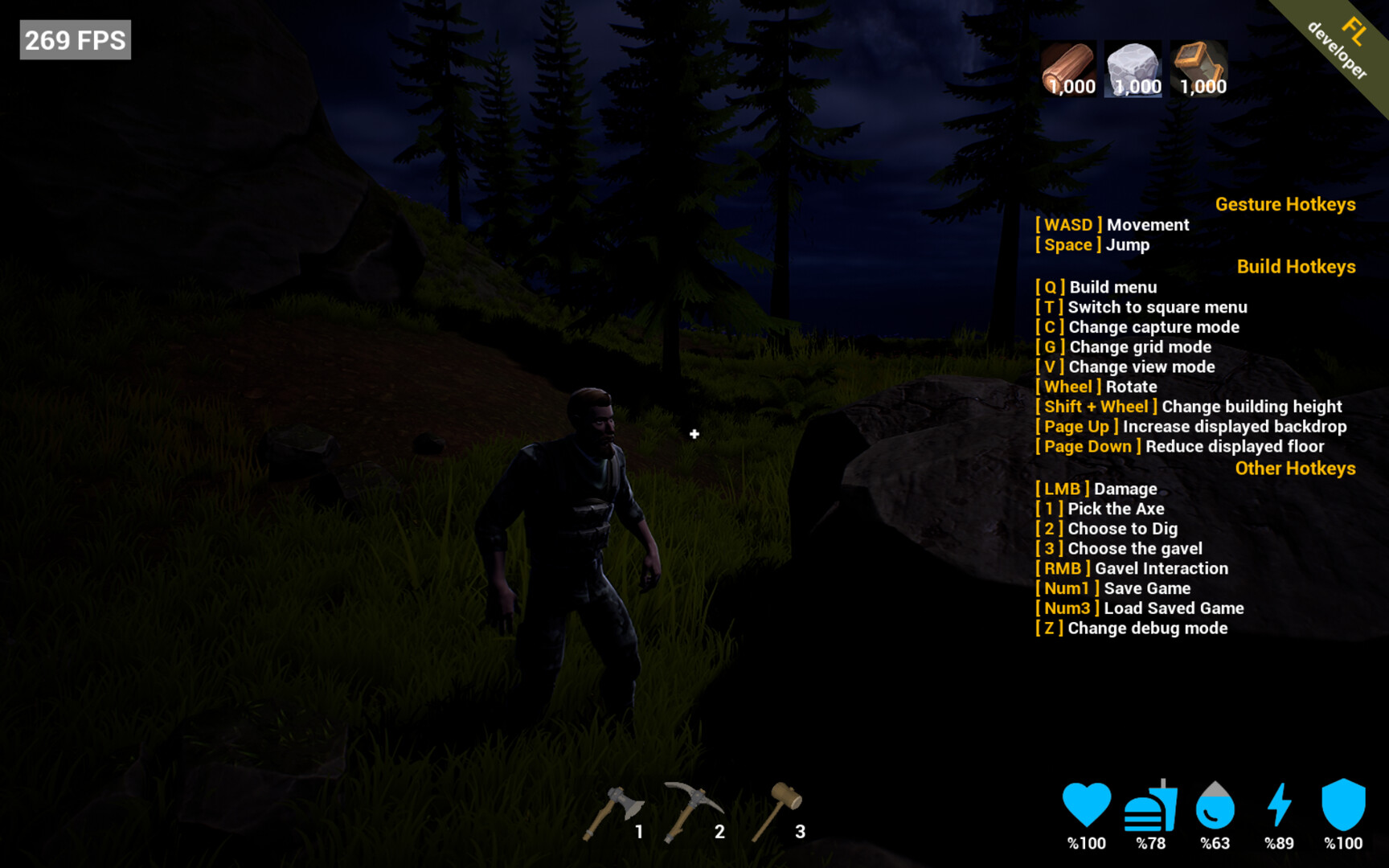The height and width of the screenshot is (868, 1389).
Task: Click the stone resource icon
Action: 1133,68
